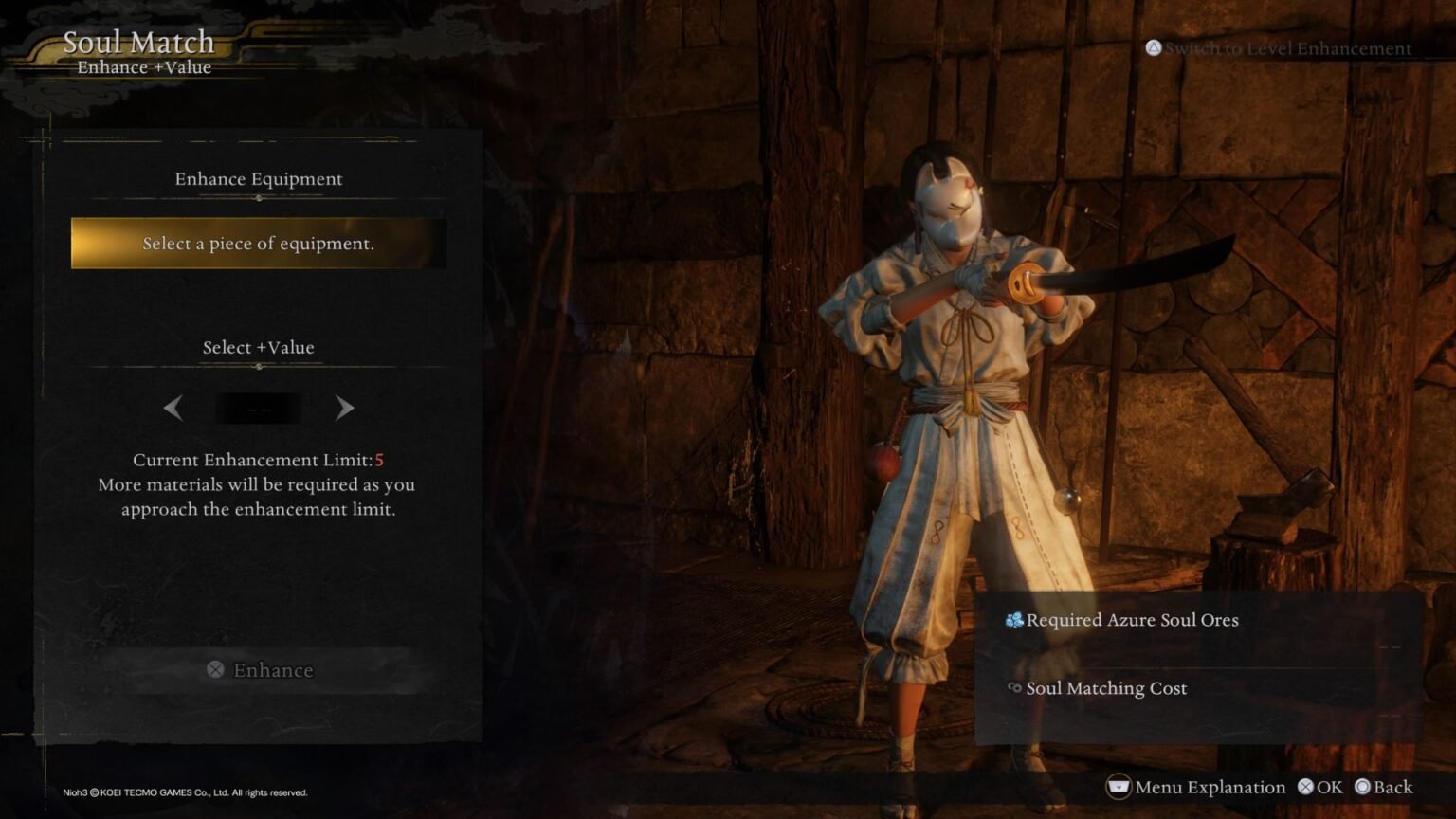Screen dimensions: 1456x819
Task: Click Select a piece of equipment
Action: point(258,244)
